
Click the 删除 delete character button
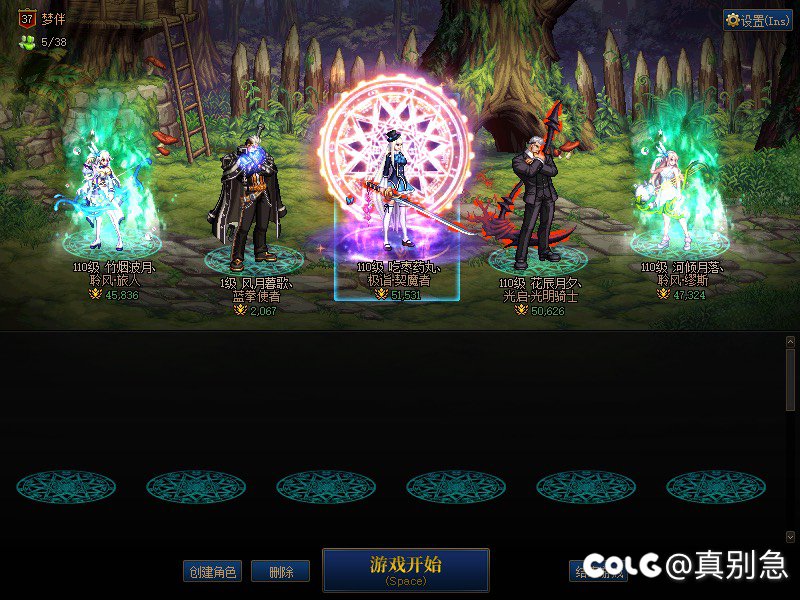(x=280, y=572)
